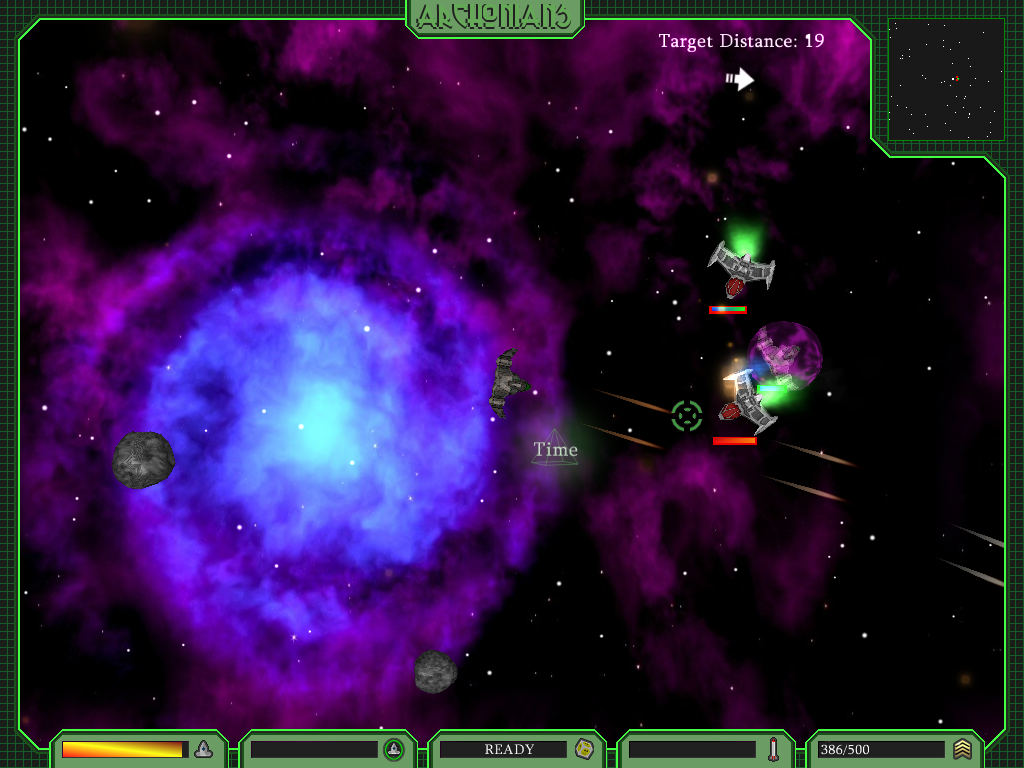Select the circled ship shield icon
This screenshot has height=768, width=1024.
tap(394, 749)
